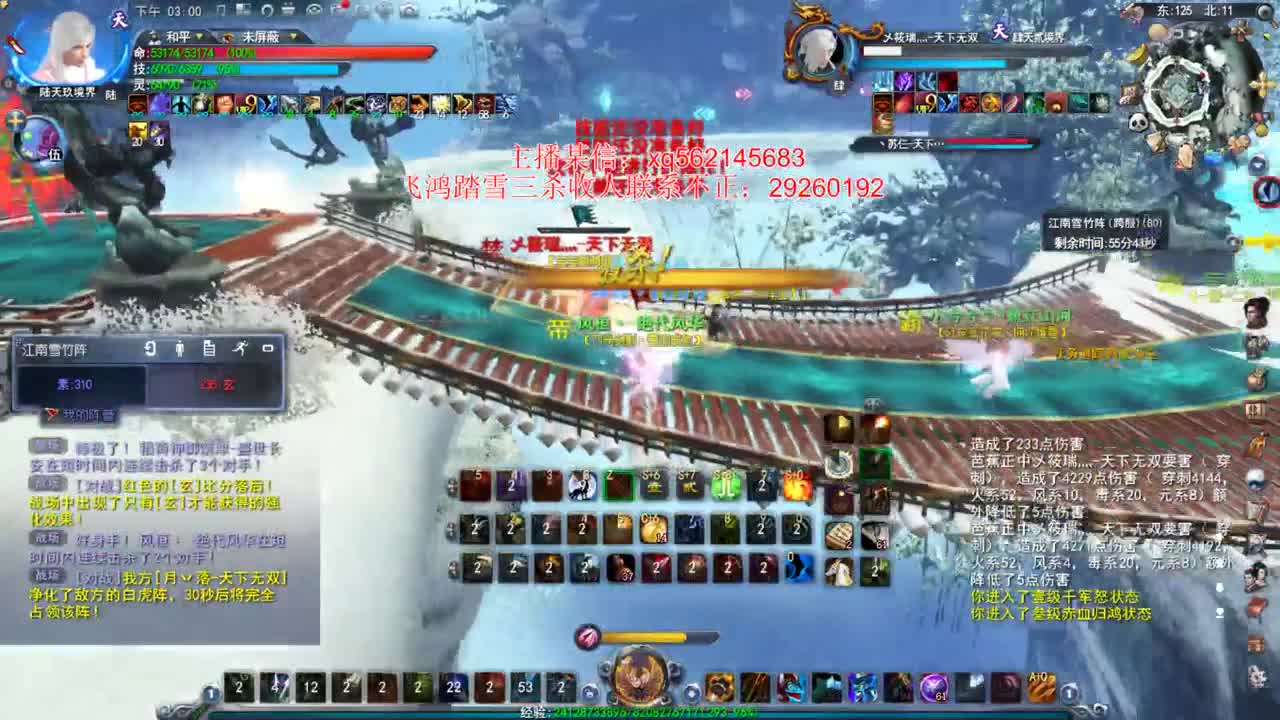Toggle the person icon on the battlefield panel
The width and height of the screenshot is (1280, 720).
tap(180, 349)
